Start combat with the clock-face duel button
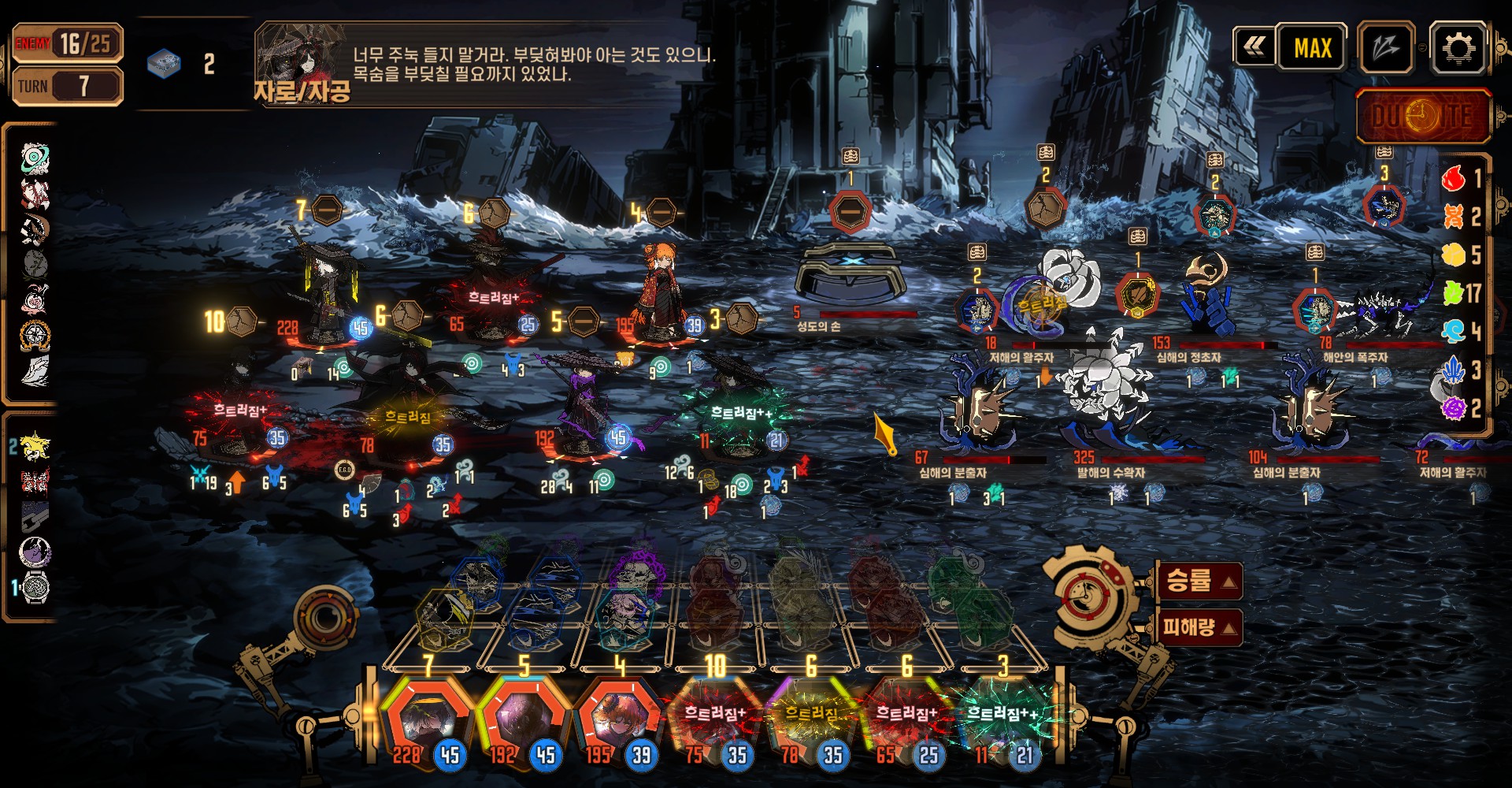This screenshot has height=788, width=1512. tap(1423, 116)
